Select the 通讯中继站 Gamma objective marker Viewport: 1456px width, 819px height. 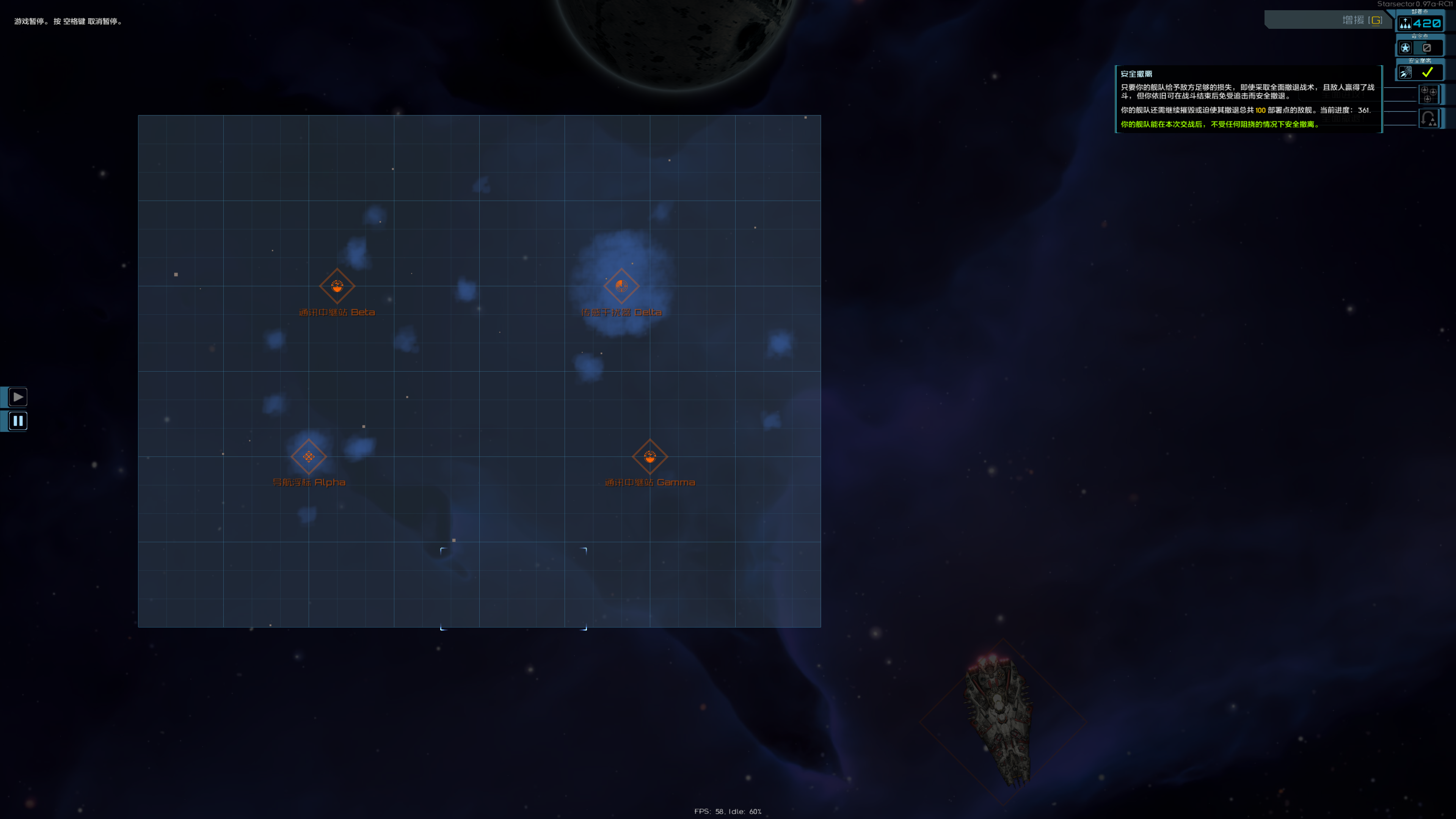tap(650, 457)
